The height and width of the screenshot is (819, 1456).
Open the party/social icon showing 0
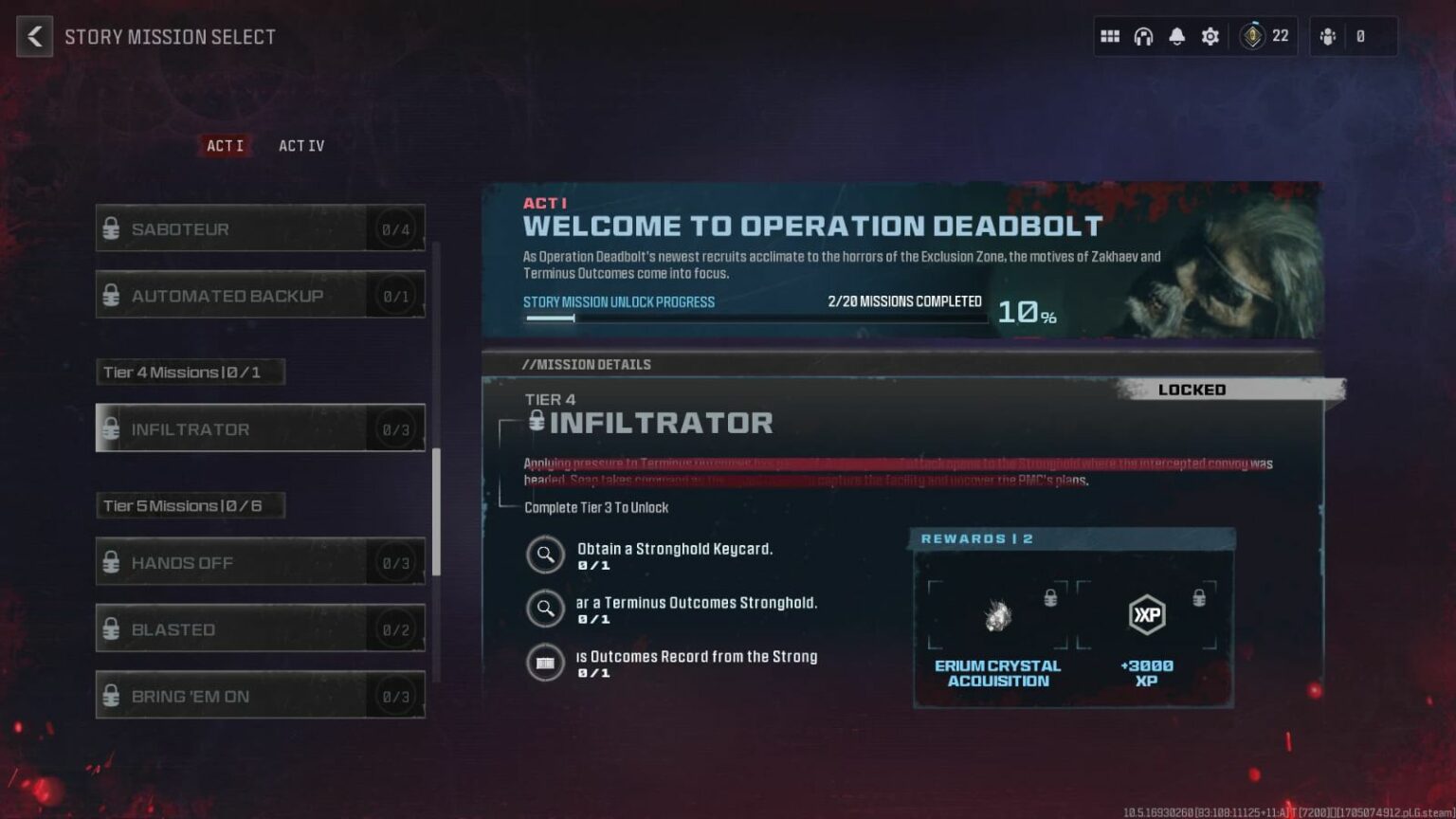point(1328,35)
